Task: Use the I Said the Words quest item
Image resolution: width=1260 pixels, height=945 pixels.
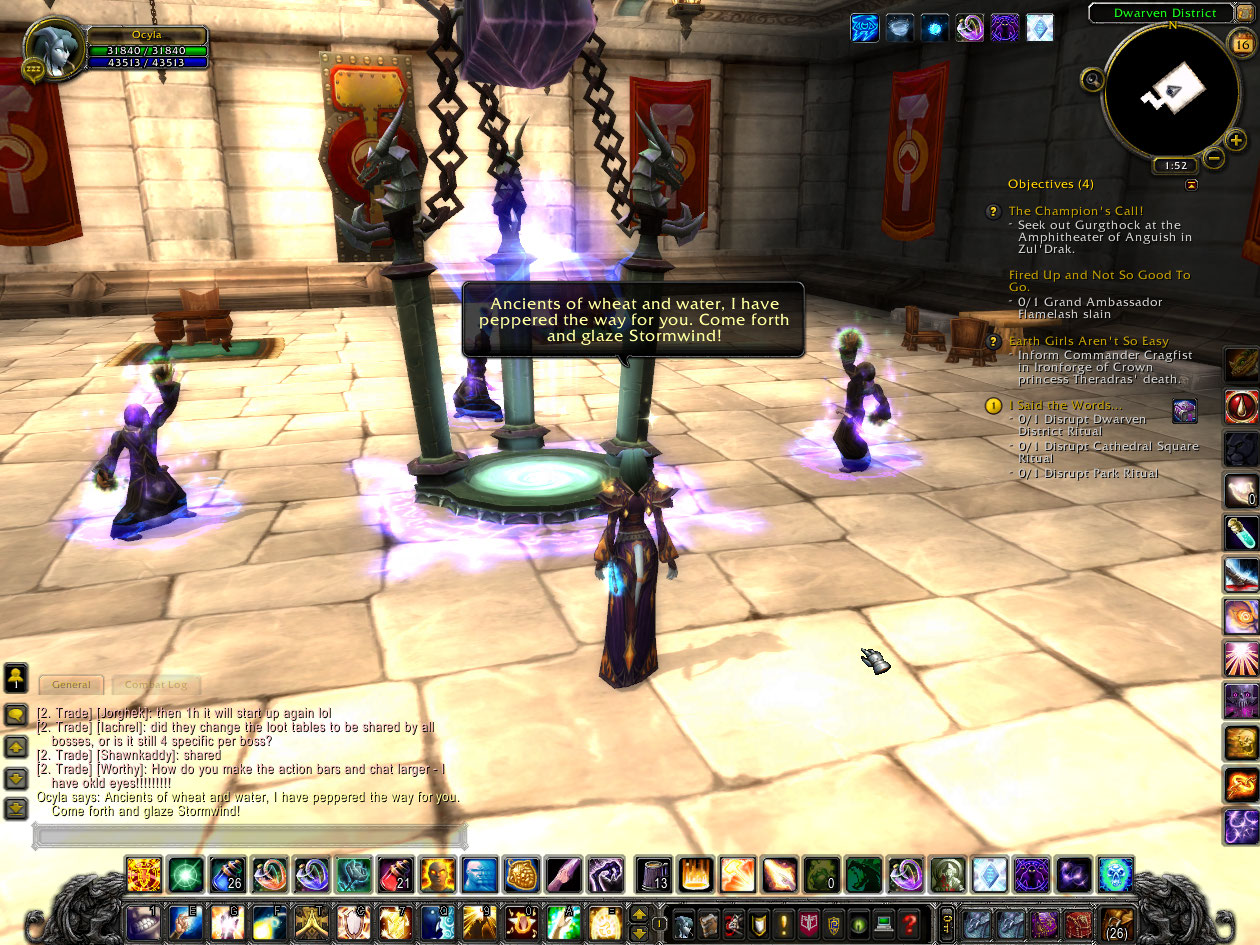Action: [1184, 411]
